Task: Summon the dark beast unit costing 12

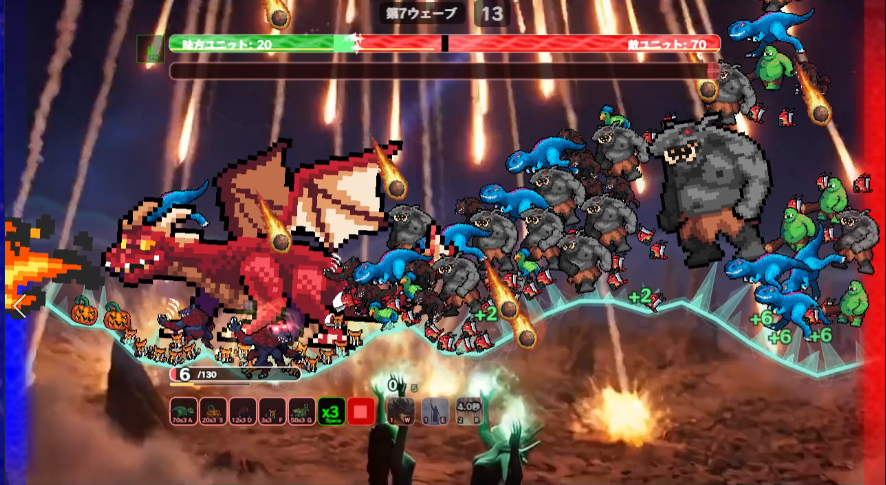Action: click(242, 411)
